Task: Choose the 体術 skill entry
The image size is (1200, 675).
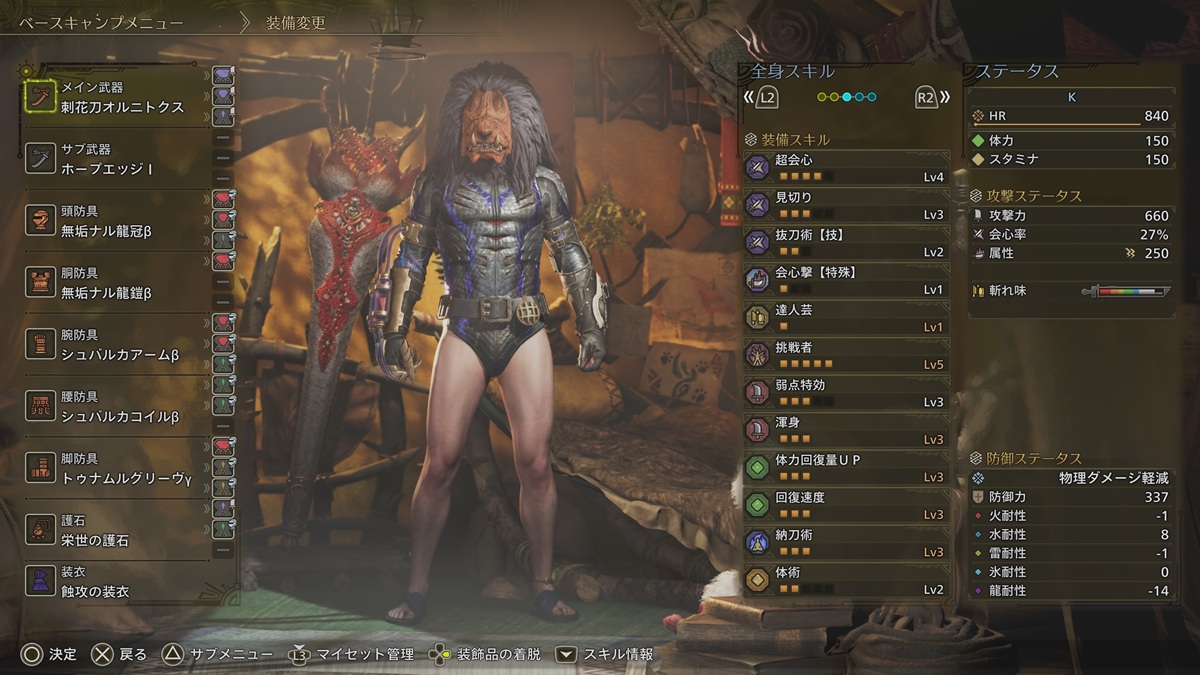Action: point(845,579)
